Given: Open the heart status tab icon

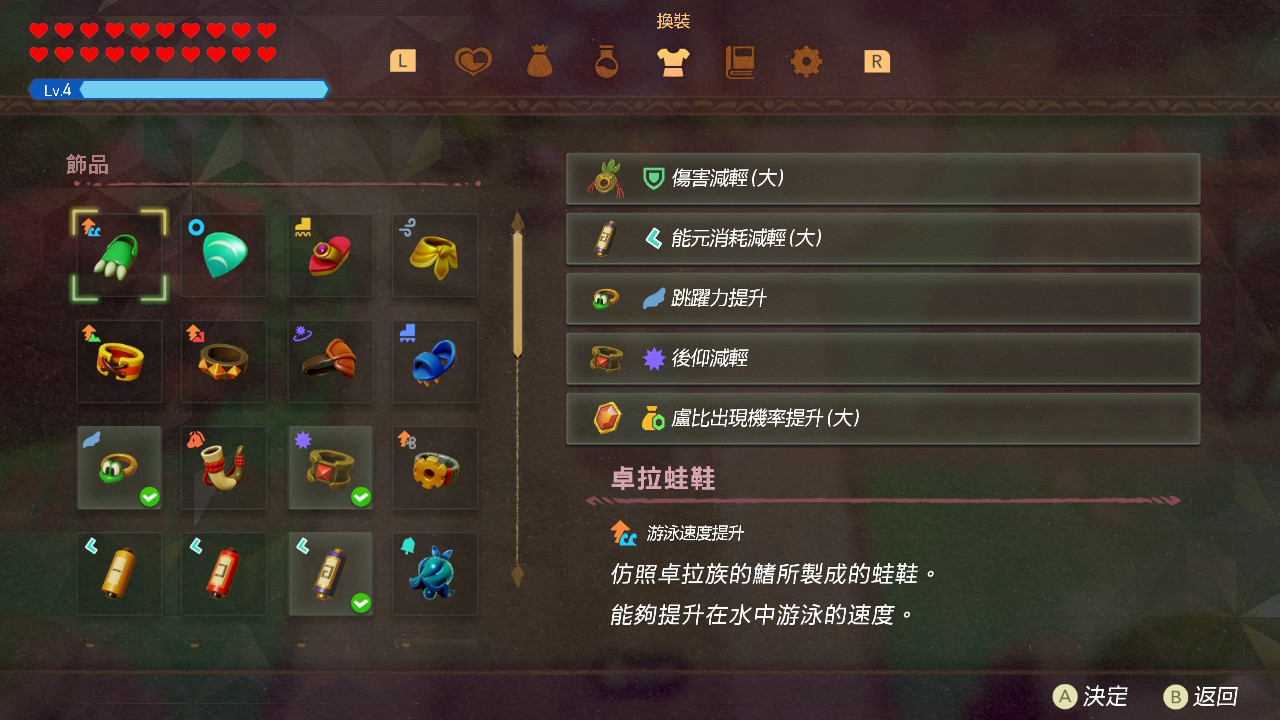Looking at the screenshot, I should (472, 61).
